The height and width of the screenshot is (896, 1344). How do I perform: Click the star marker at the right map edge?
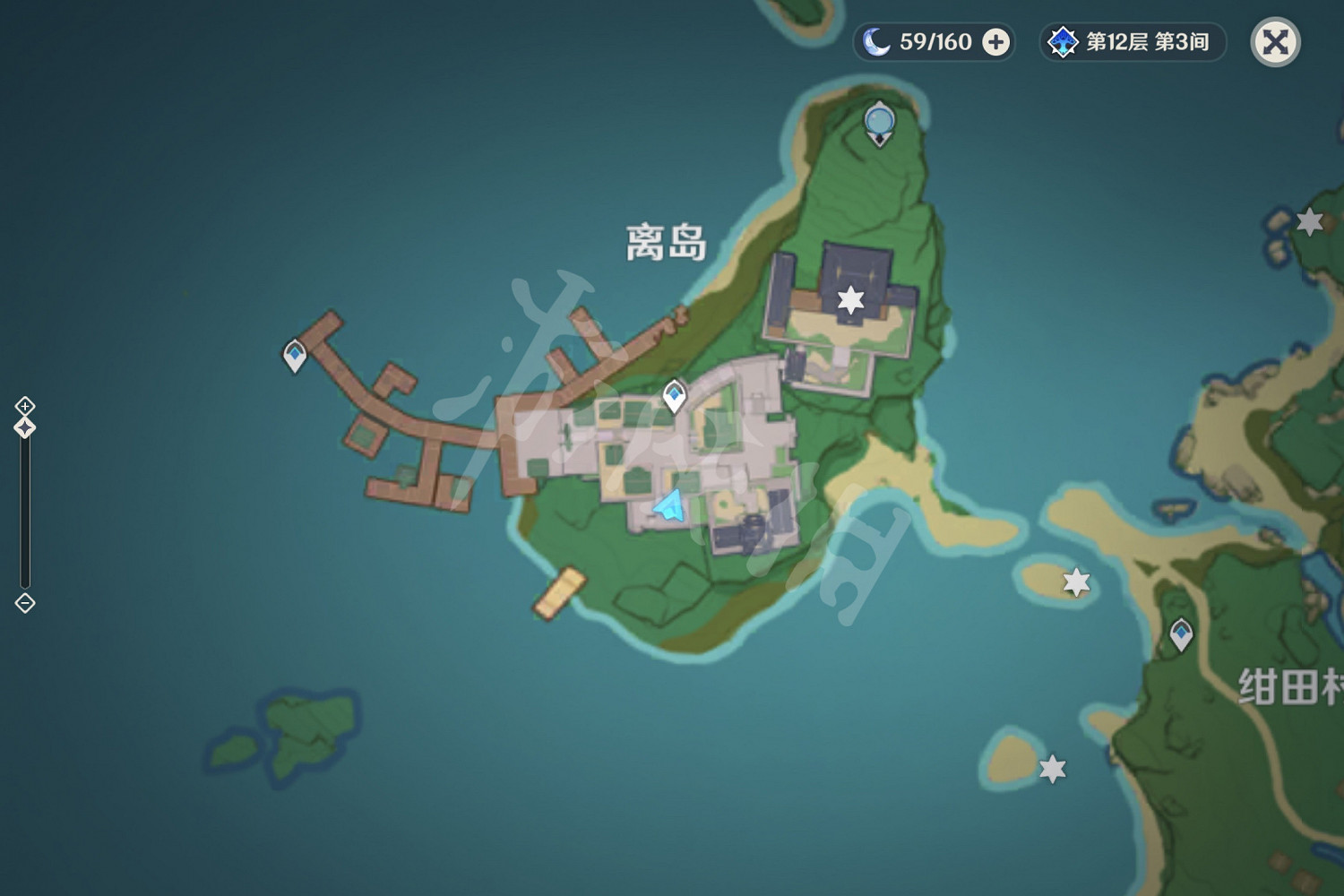pos(1312,221)
